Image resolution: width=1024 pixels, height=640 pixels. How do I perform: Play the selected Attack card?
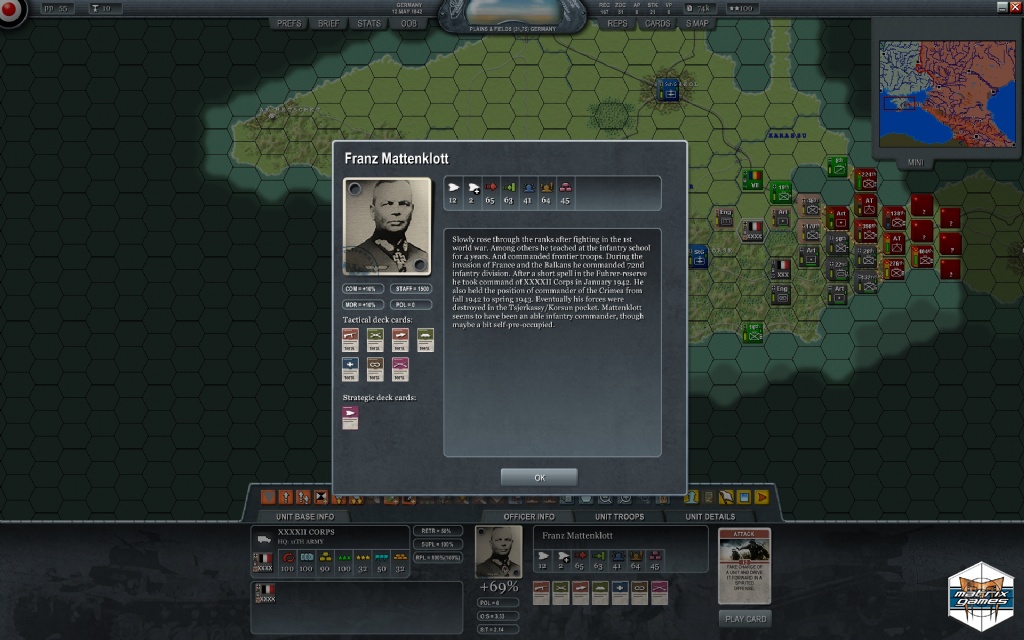[745, 619]
